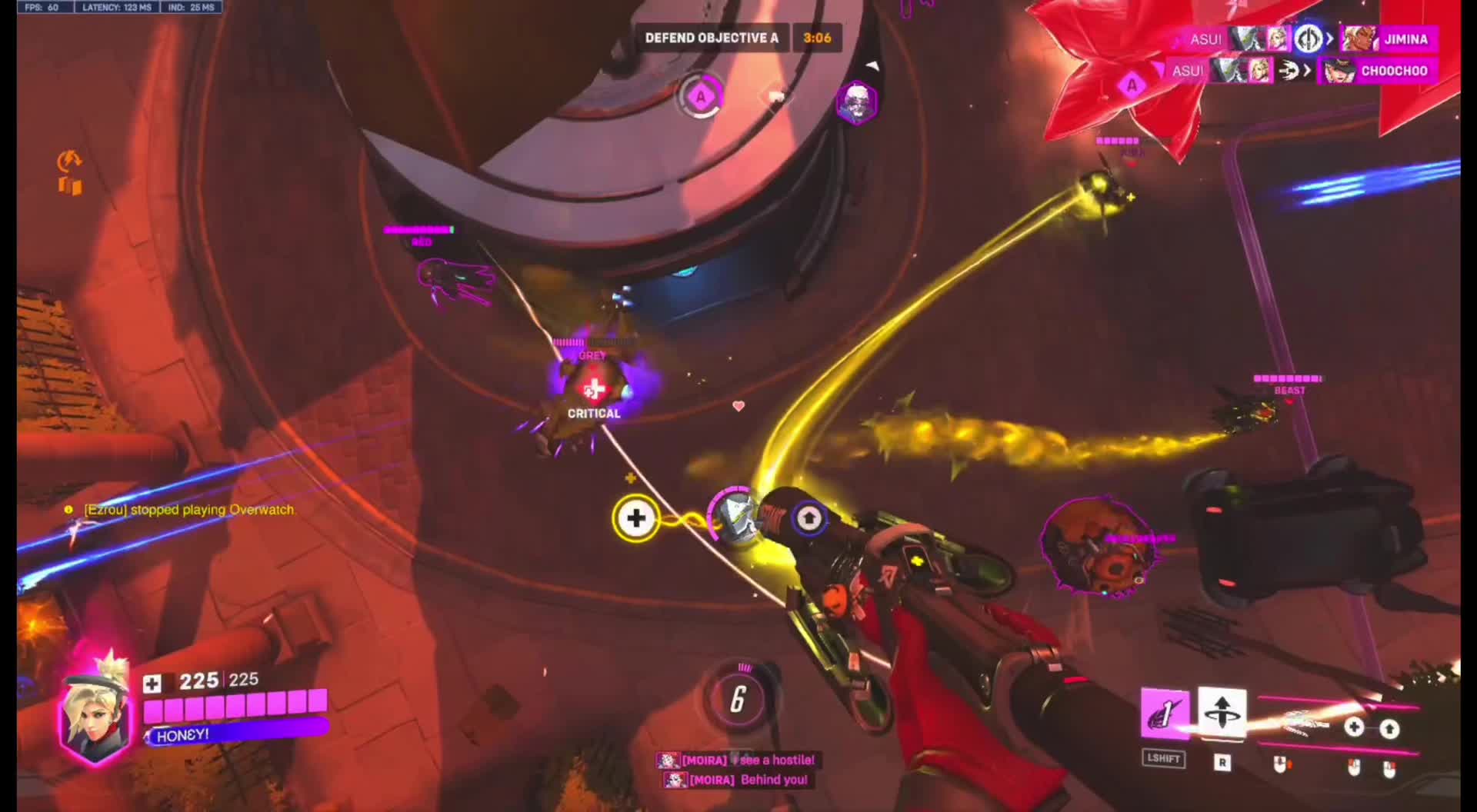Image resolution: width=1477 pixels, height=812 pixels.
Task: Select the yellow healing plus reticle icon
Action: [635, 518]
